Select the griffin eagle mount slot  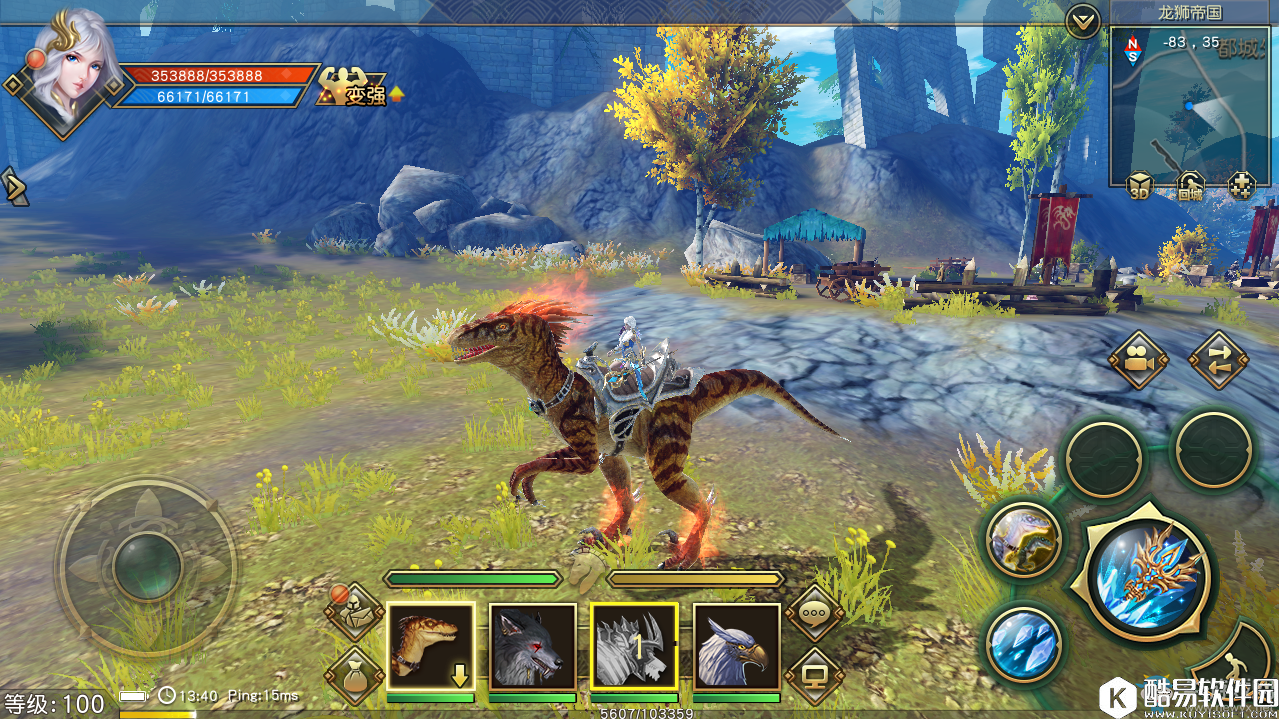click(x=736, y=646)
